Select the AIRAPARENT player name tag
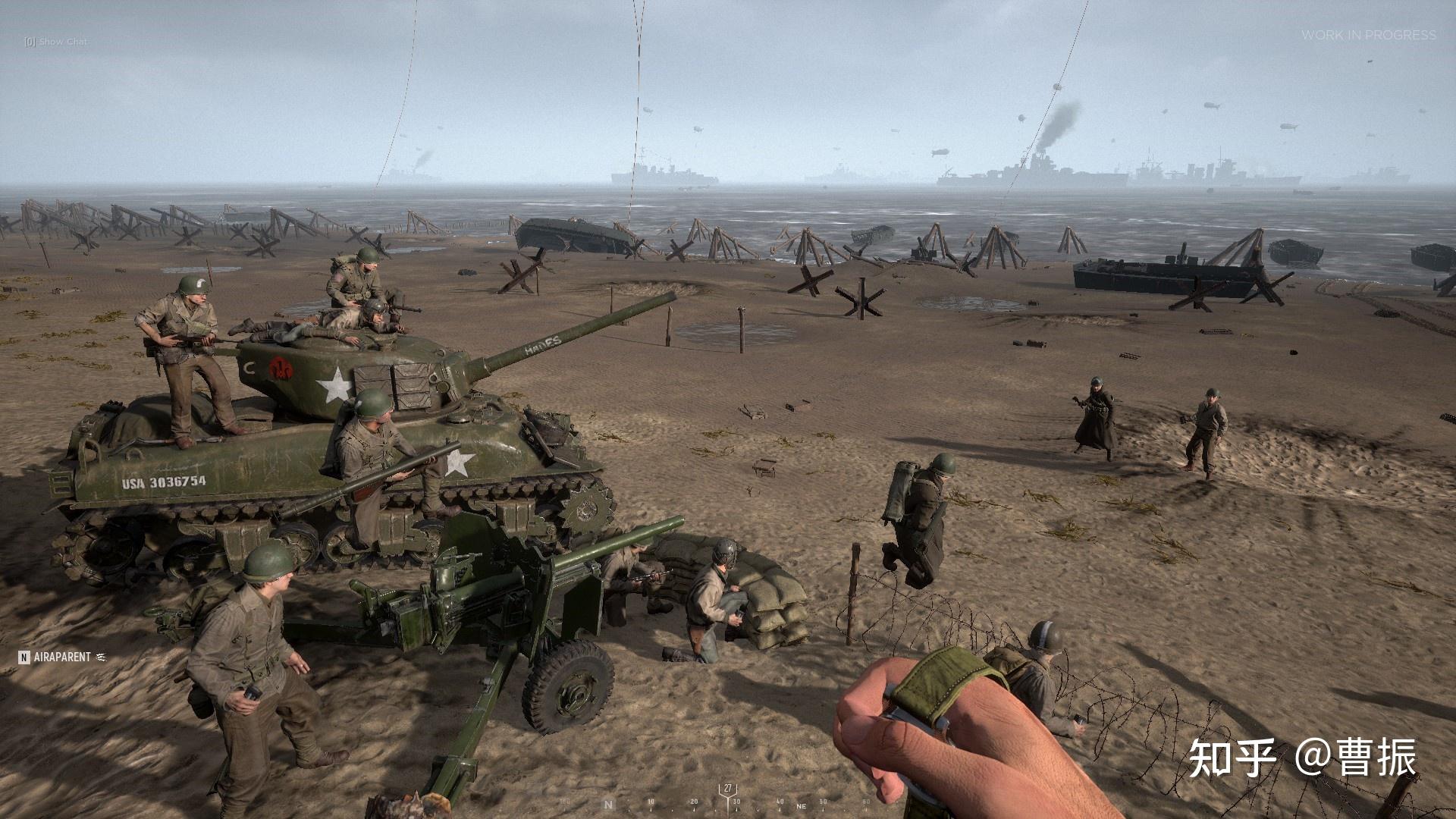 pyautogui.click(x=61, y=657)
